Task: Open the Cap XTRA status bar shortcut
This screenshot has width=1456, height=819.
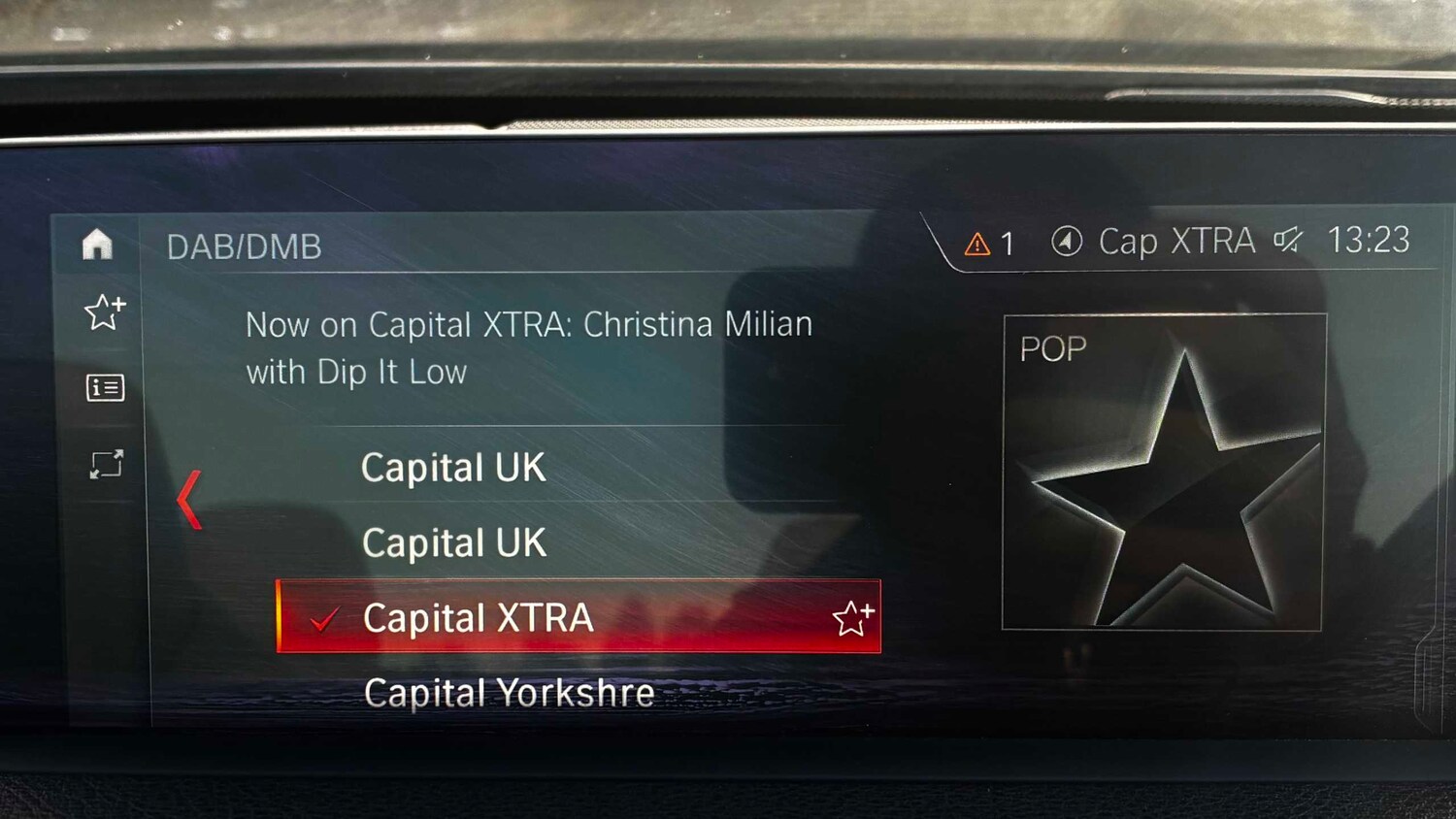Action: pyautogui.click(x=1155, y=241)
